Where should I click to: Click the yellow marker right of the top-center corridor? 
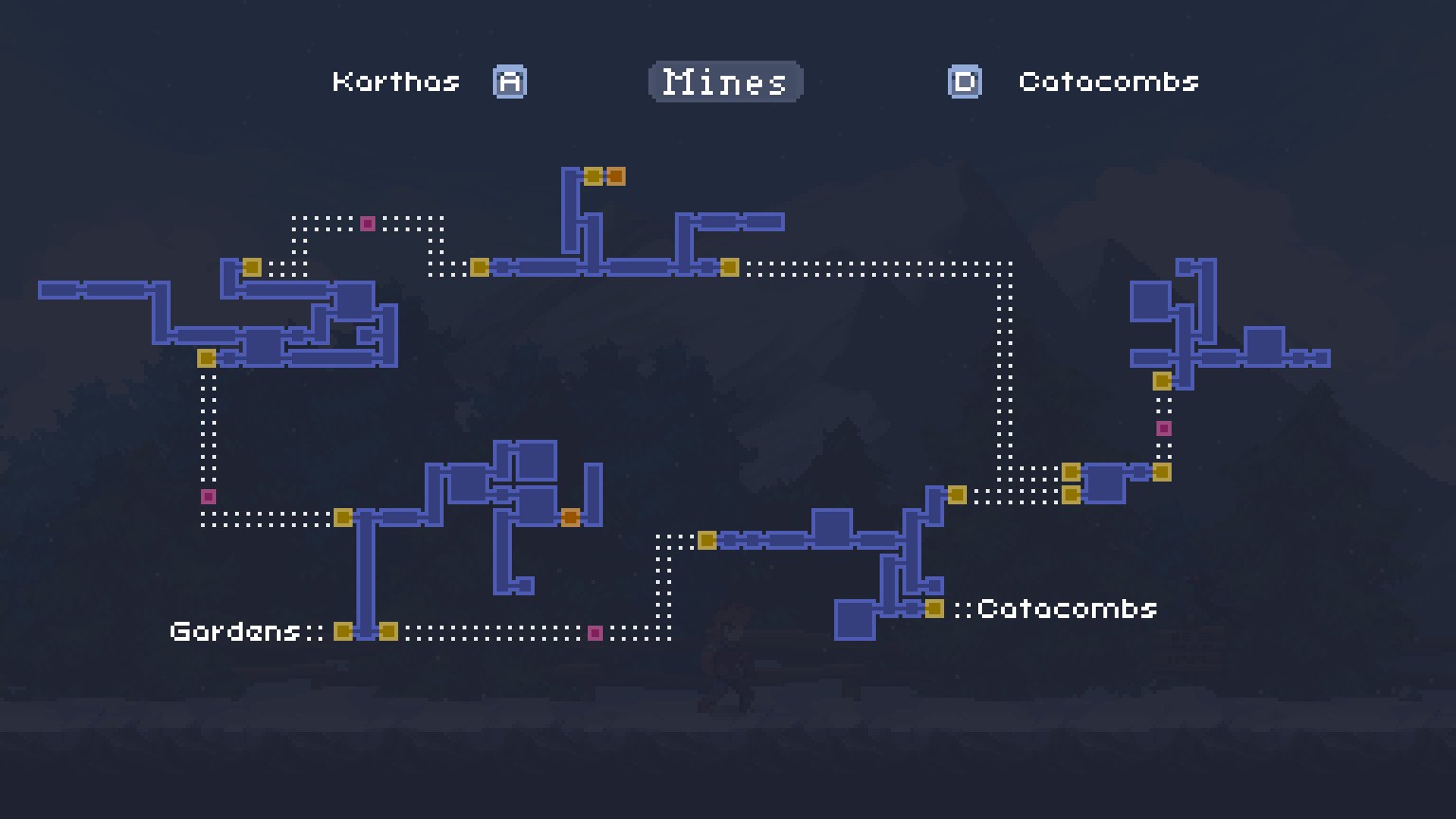(x=731, y=267)
